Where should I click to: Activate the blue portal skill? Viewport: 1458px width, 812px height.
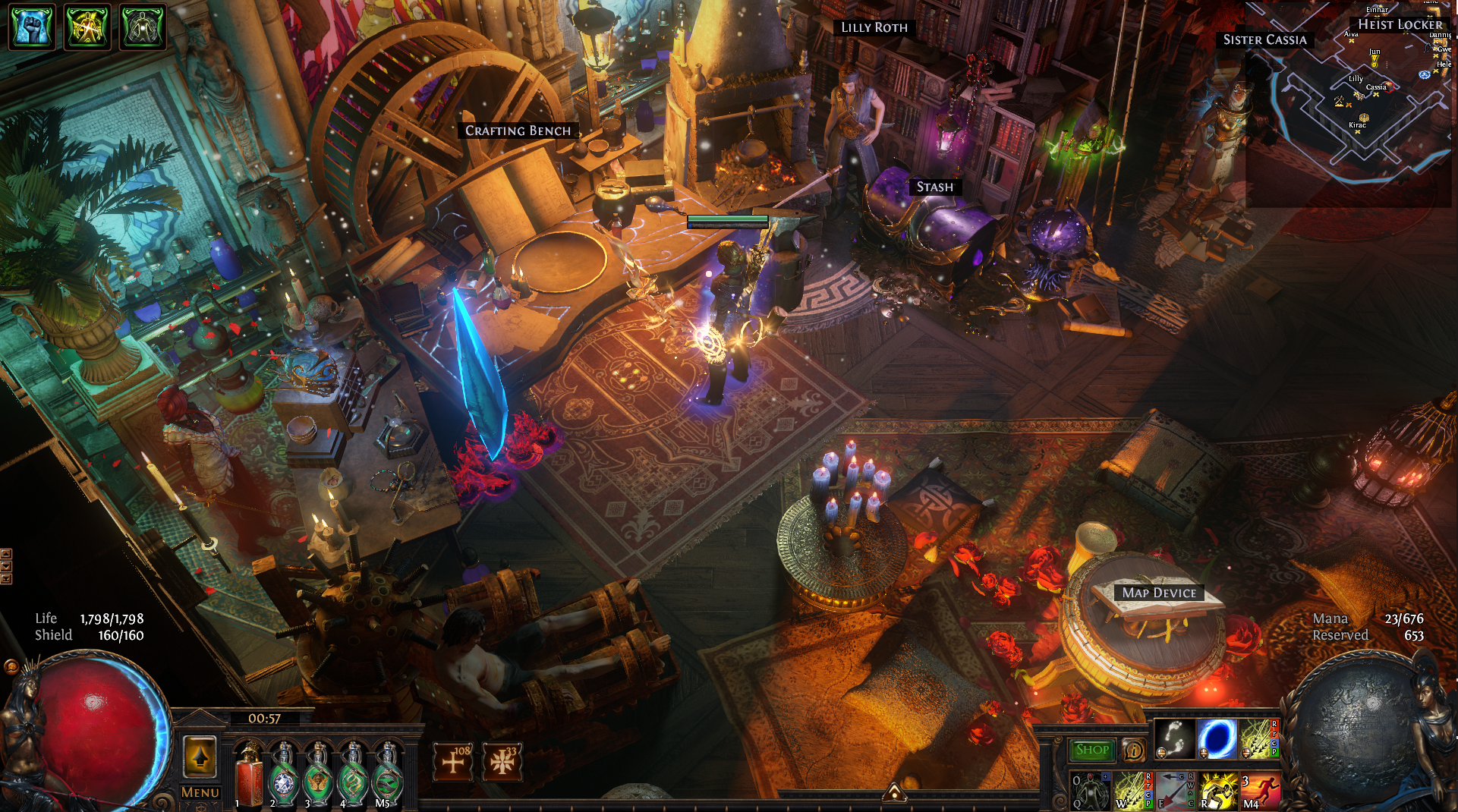1217,738
